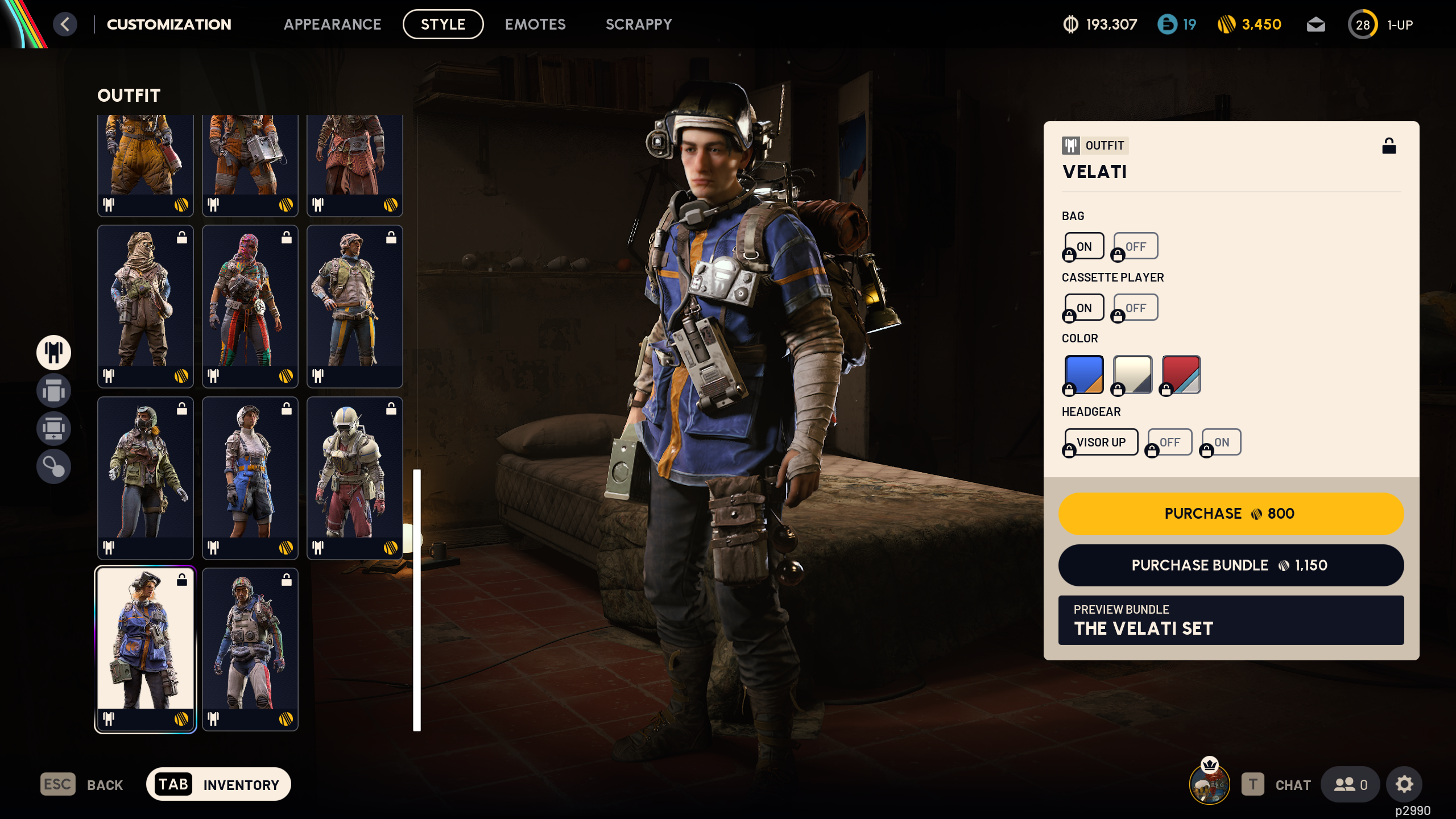Open the Appearance tab
The image size is (1456, 819).
tap(333, 24)
